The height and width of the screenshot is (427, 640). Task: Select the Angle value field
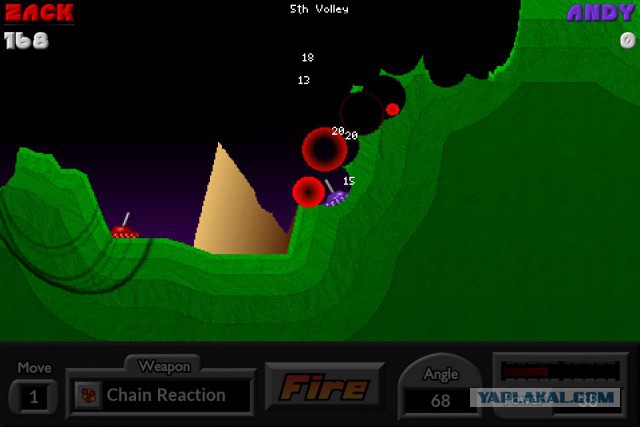[440, 401]
